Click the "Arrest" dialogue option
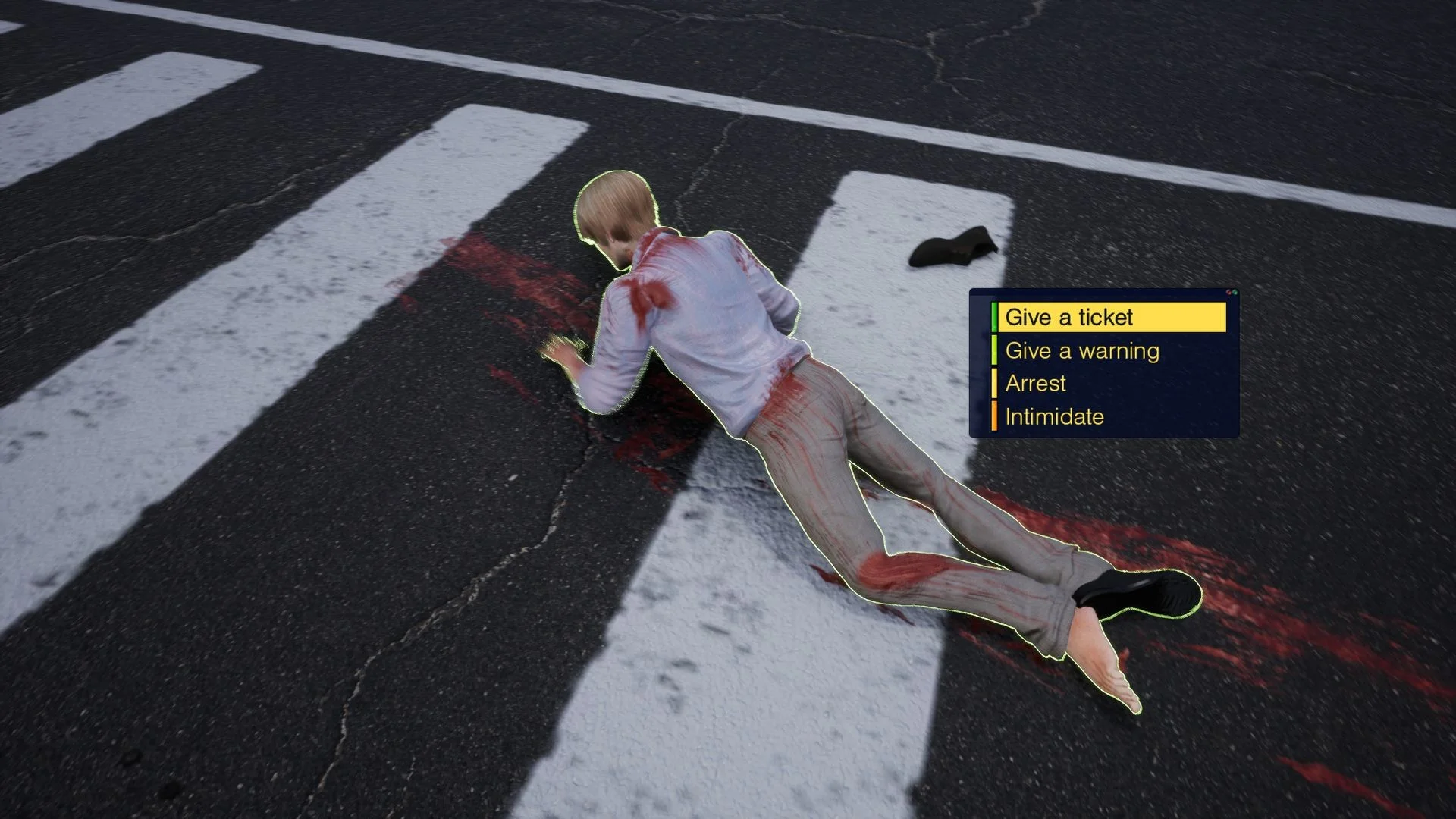Screen dimensions: 1456x819 tap(1036, 384)
